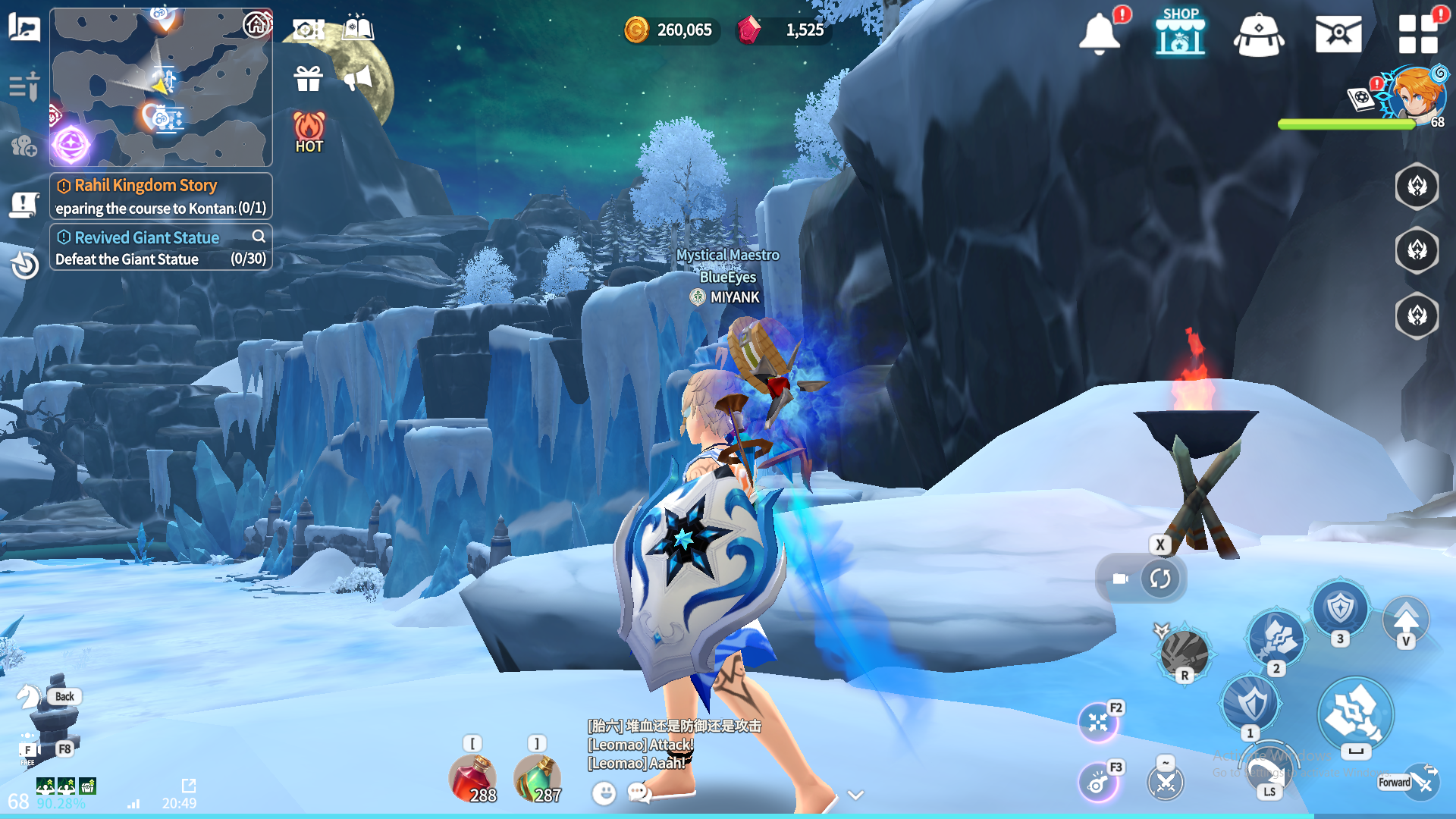This screenshot has height=819, width=1456.
Task: Open the gift box rewards
Action: tap(309, 78)
